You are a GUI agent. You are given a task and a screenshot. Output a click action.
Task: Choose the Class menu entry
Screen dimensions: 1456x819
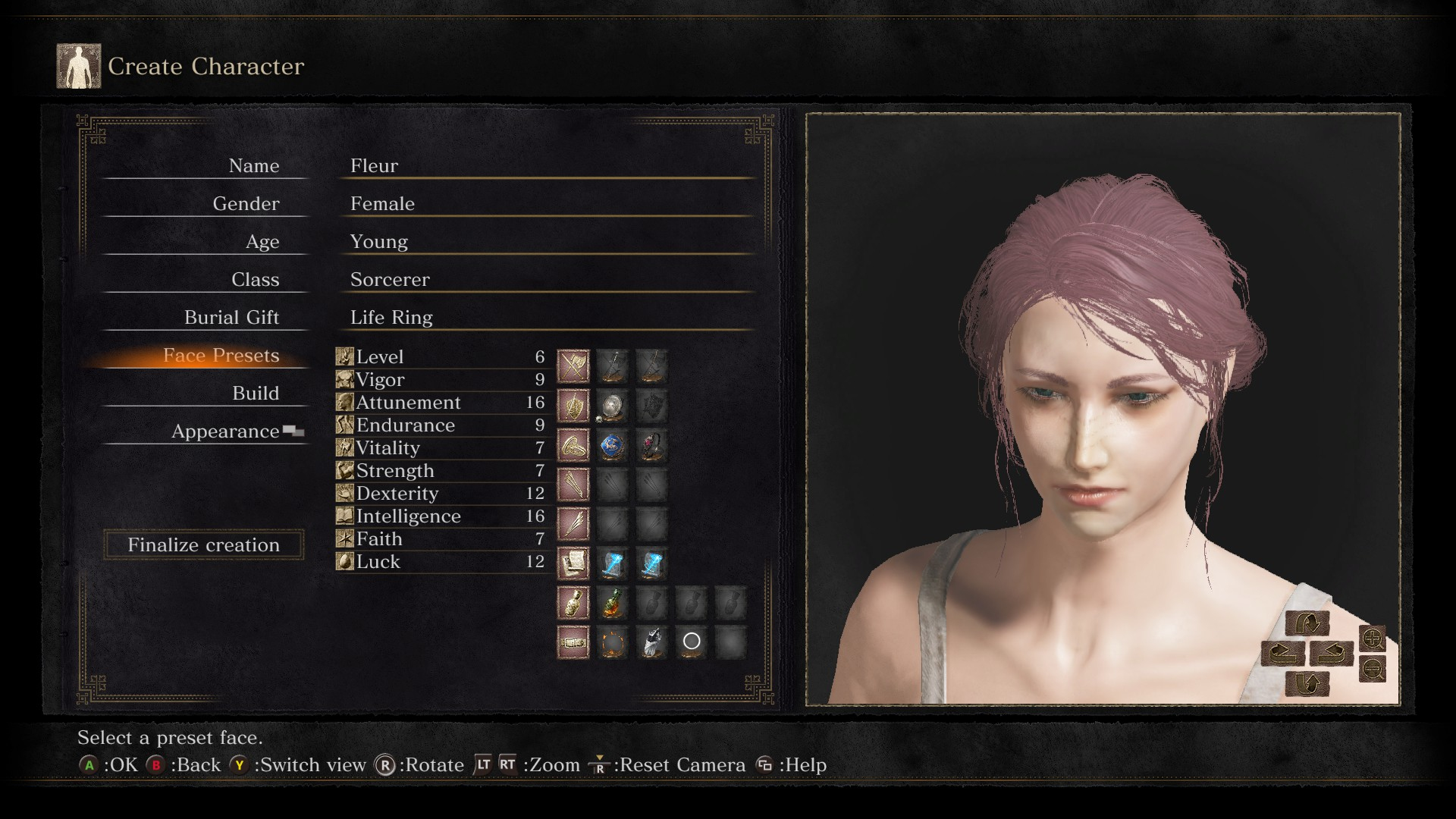(255, 280)
